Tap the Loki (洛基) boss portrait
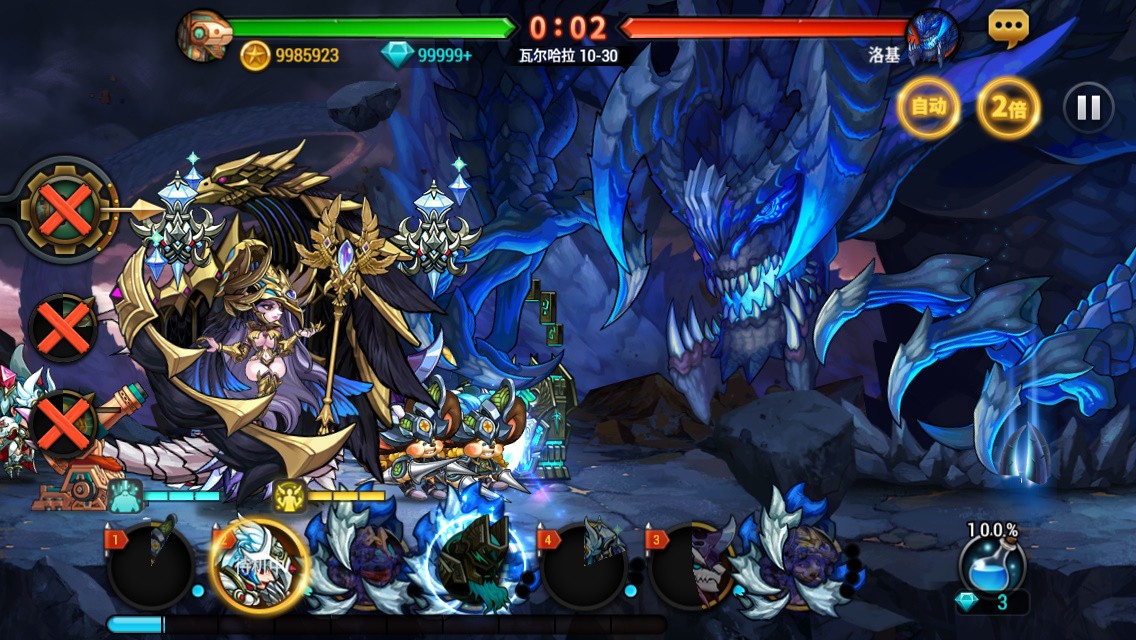The height and width of the screenshot is (640, 1136). (x=932, y=37)
